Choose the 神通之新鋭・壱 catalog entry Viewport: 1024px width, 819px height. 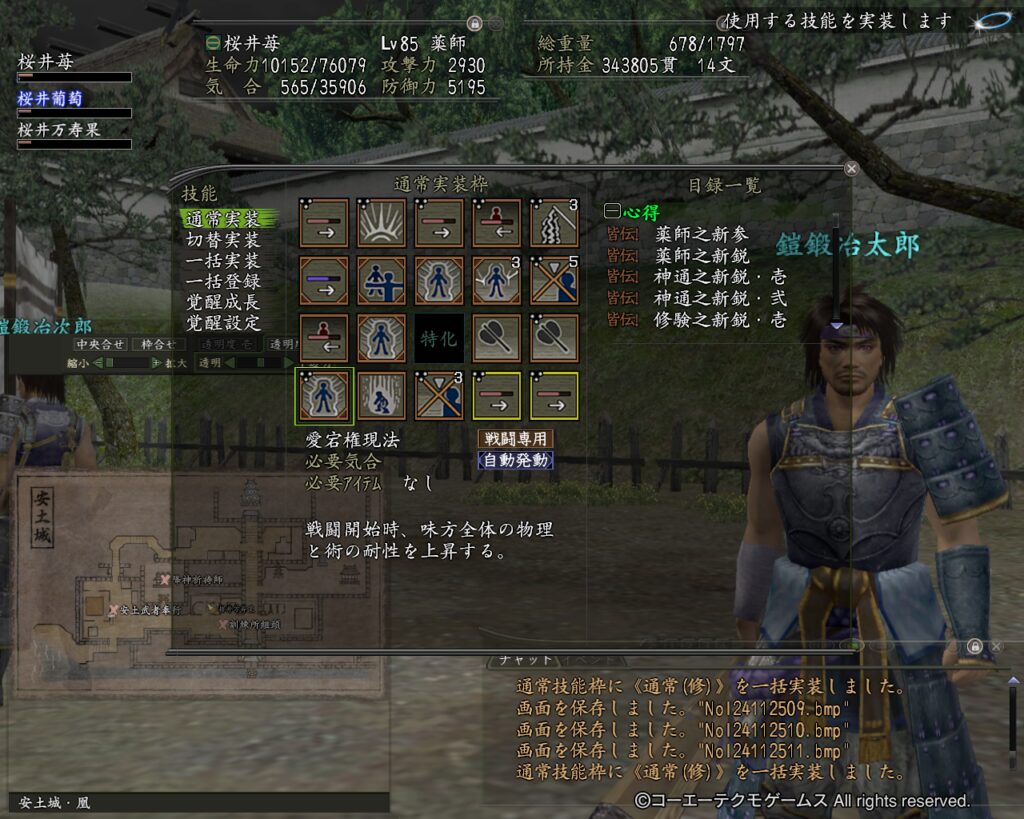720,277
